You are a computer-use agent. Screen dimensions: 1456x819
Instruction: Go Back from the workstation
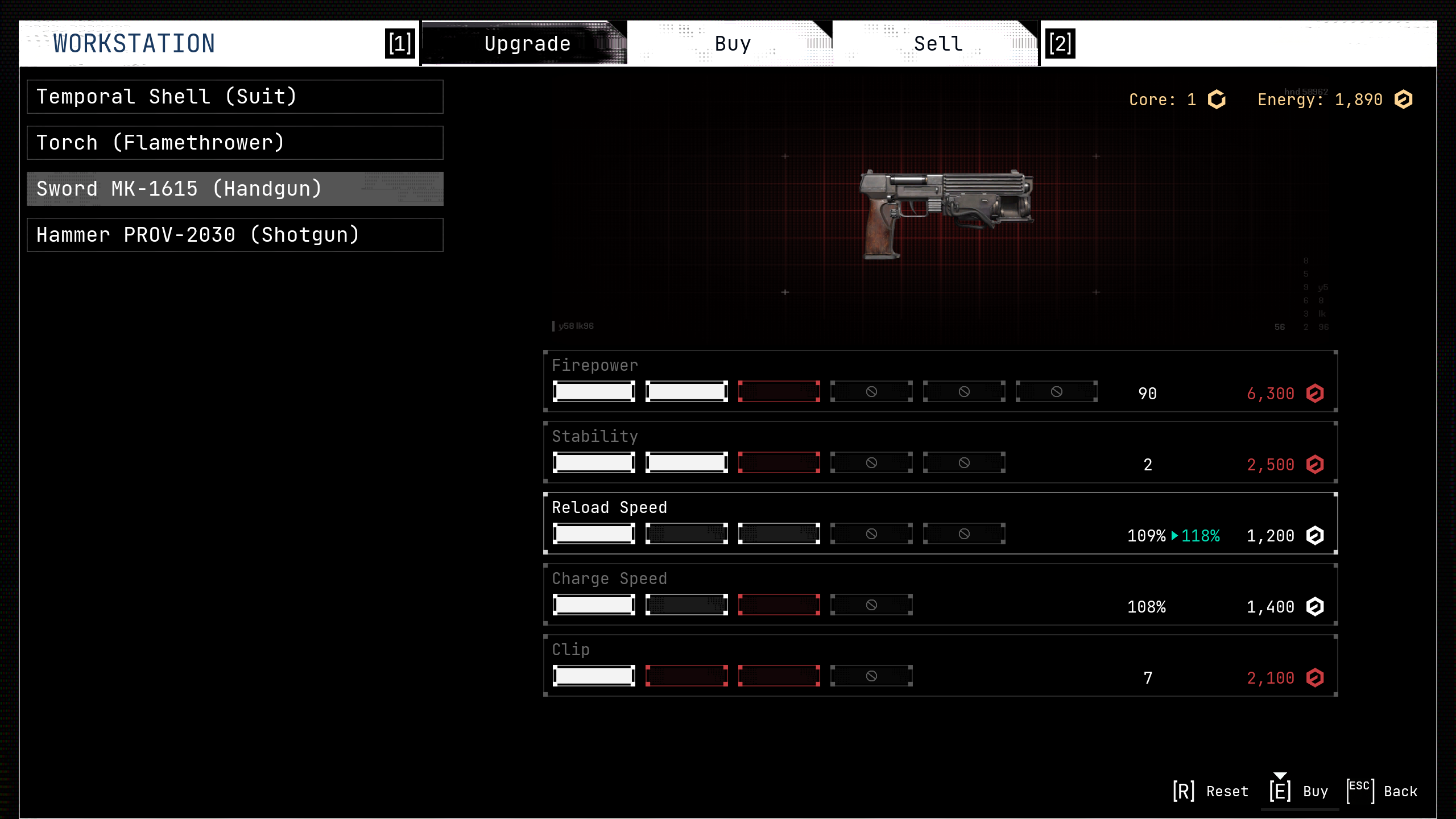[x=1383, y=791]
